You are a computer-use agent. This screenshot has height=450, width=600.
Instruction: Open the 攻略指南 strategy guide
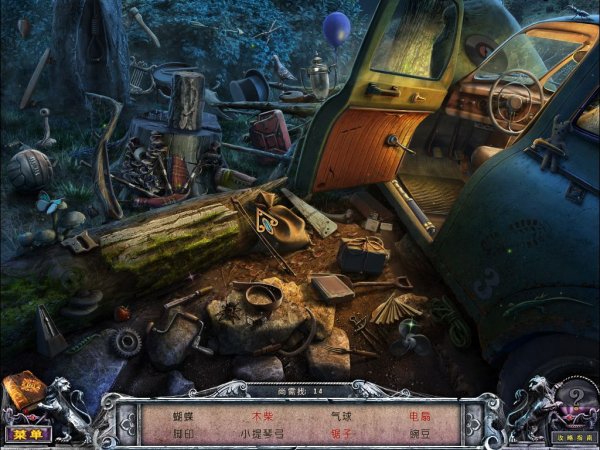click(572, 437)
